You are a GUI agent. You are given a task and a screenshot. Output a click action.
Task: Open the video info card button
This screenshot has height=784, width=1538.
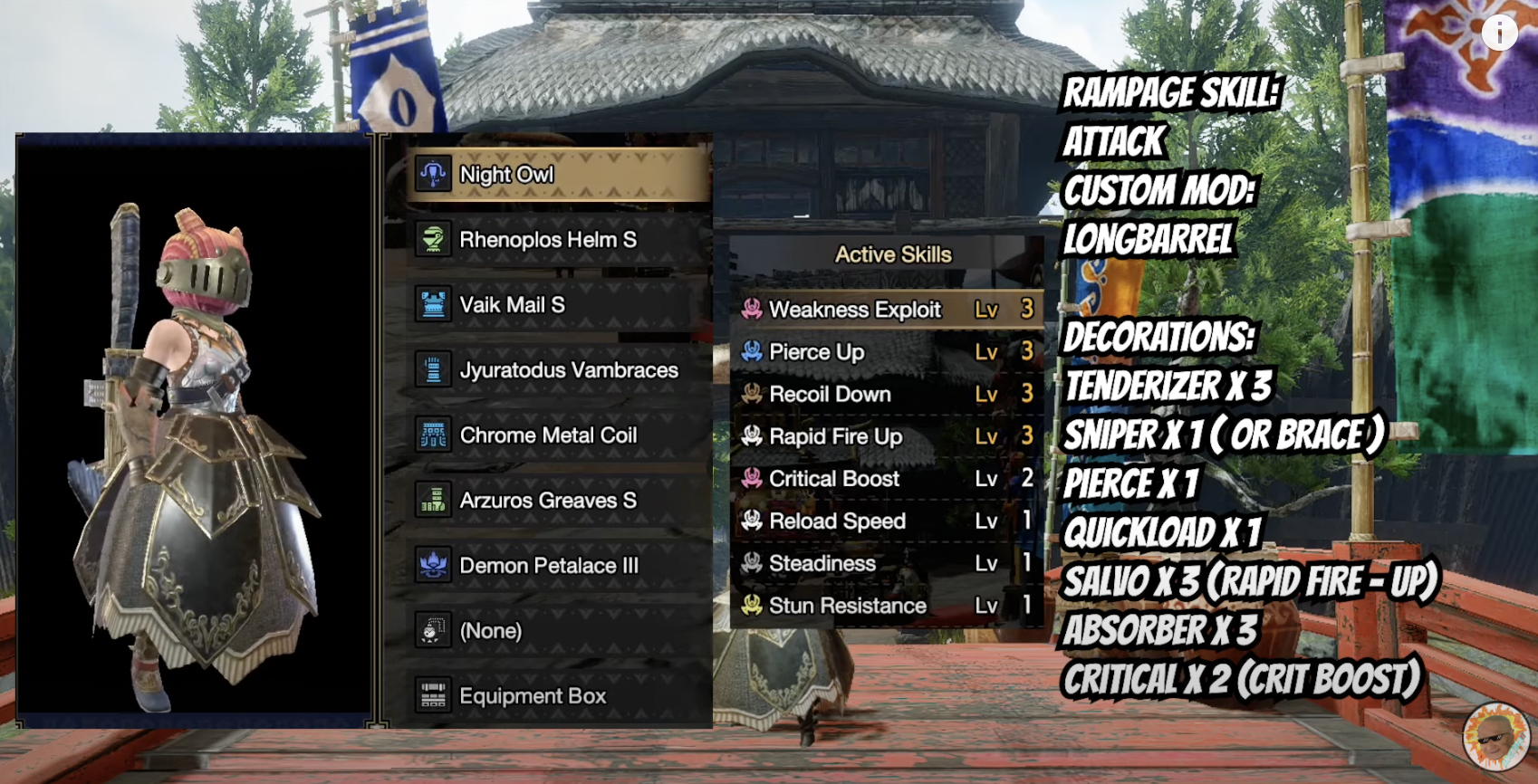[1499, 33]
